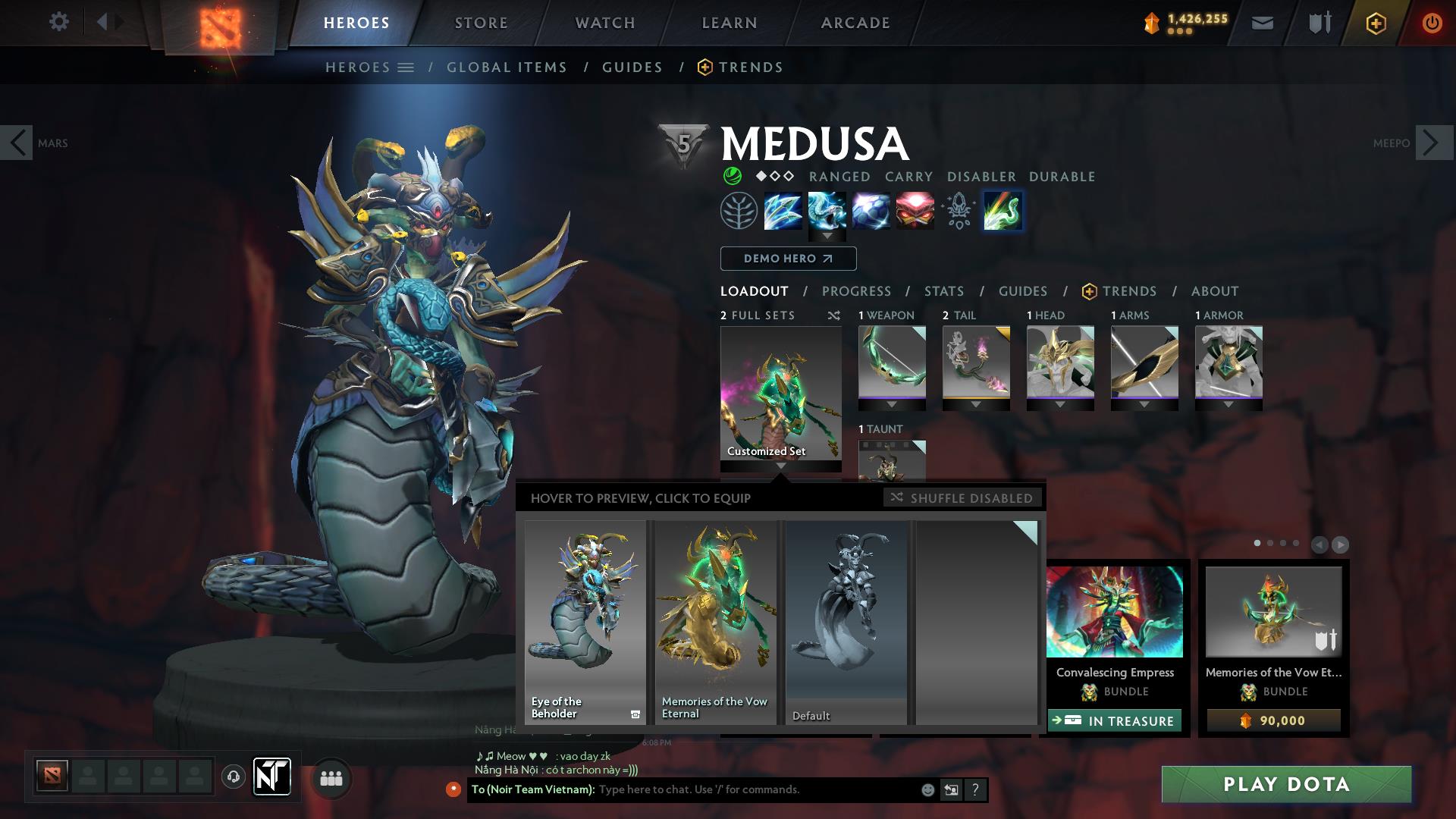This screenshot has width=1456, height=819.
Task: Enable set shuffle via the Shuffle Disabled toggle
Action: click(962, 498)
